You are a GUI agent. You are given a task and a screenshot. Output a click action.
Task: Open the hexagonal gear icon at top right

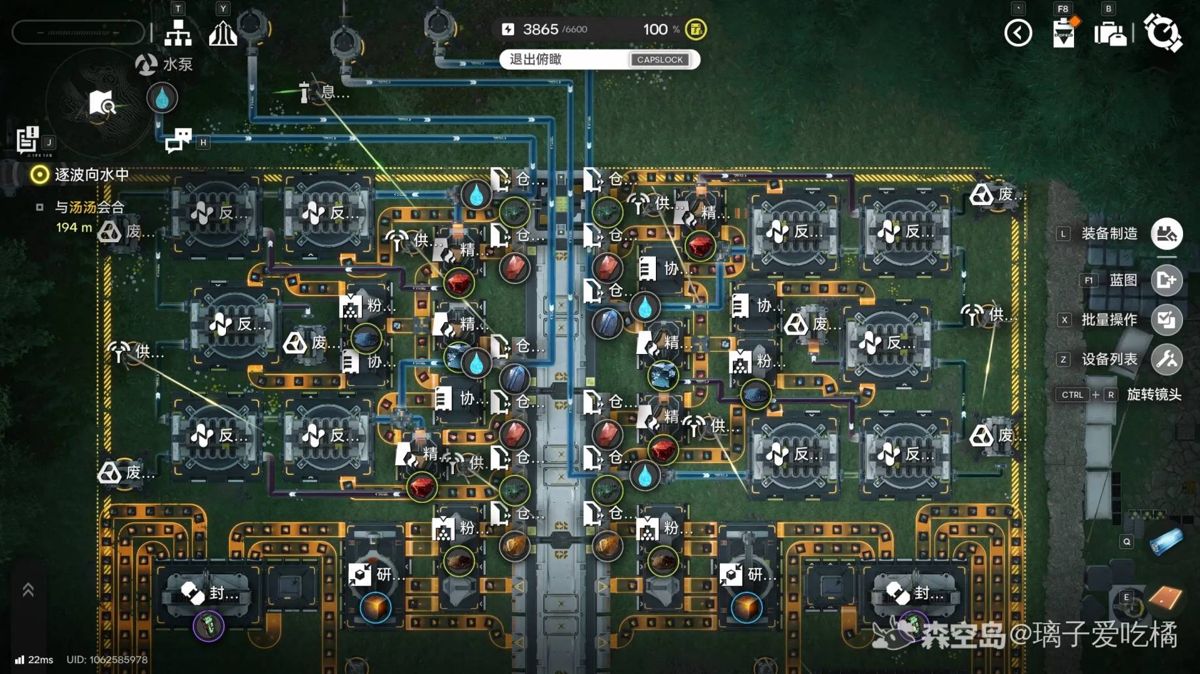pos(1163,33)
